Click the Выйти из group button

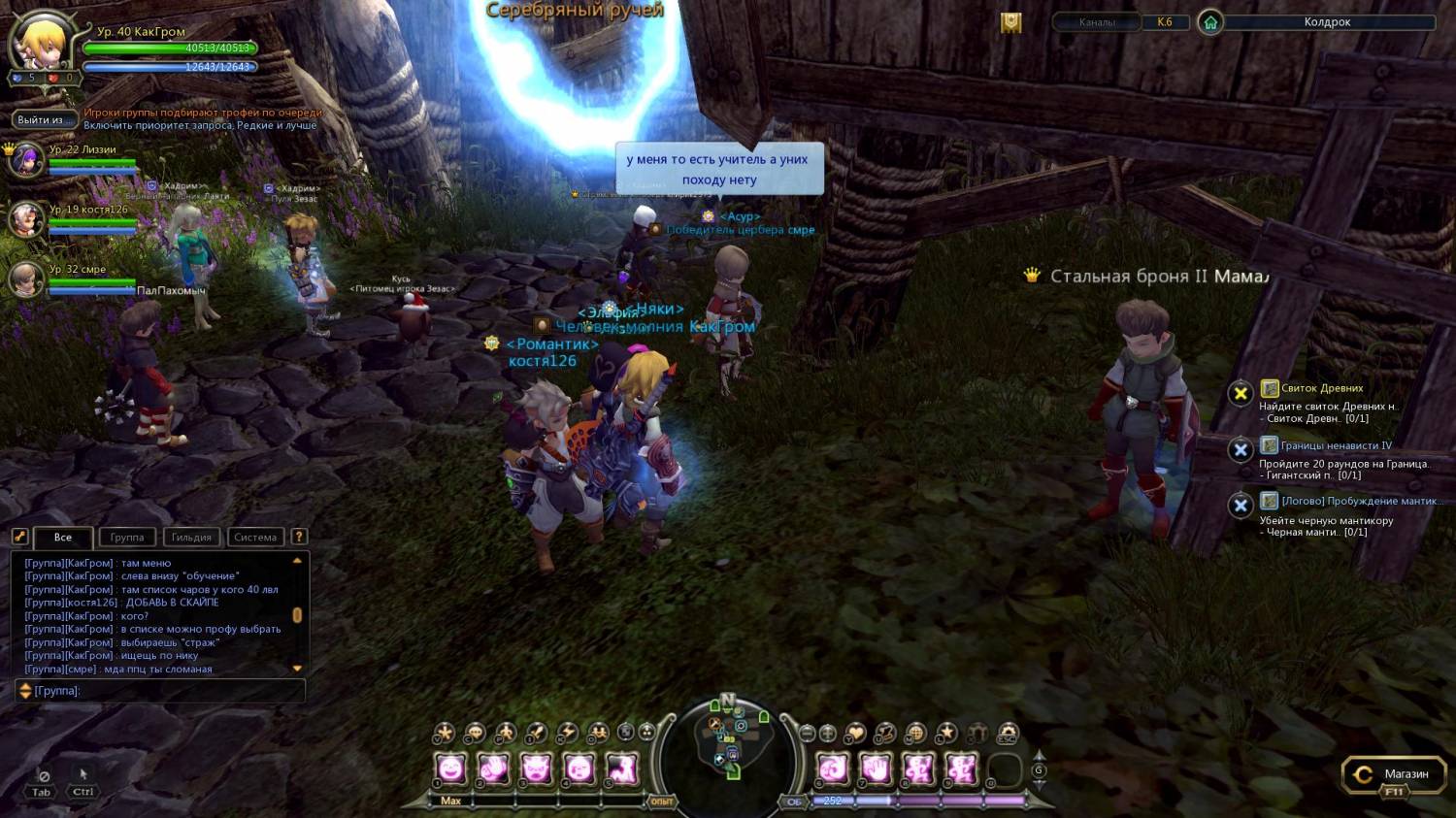click(45, 119)
